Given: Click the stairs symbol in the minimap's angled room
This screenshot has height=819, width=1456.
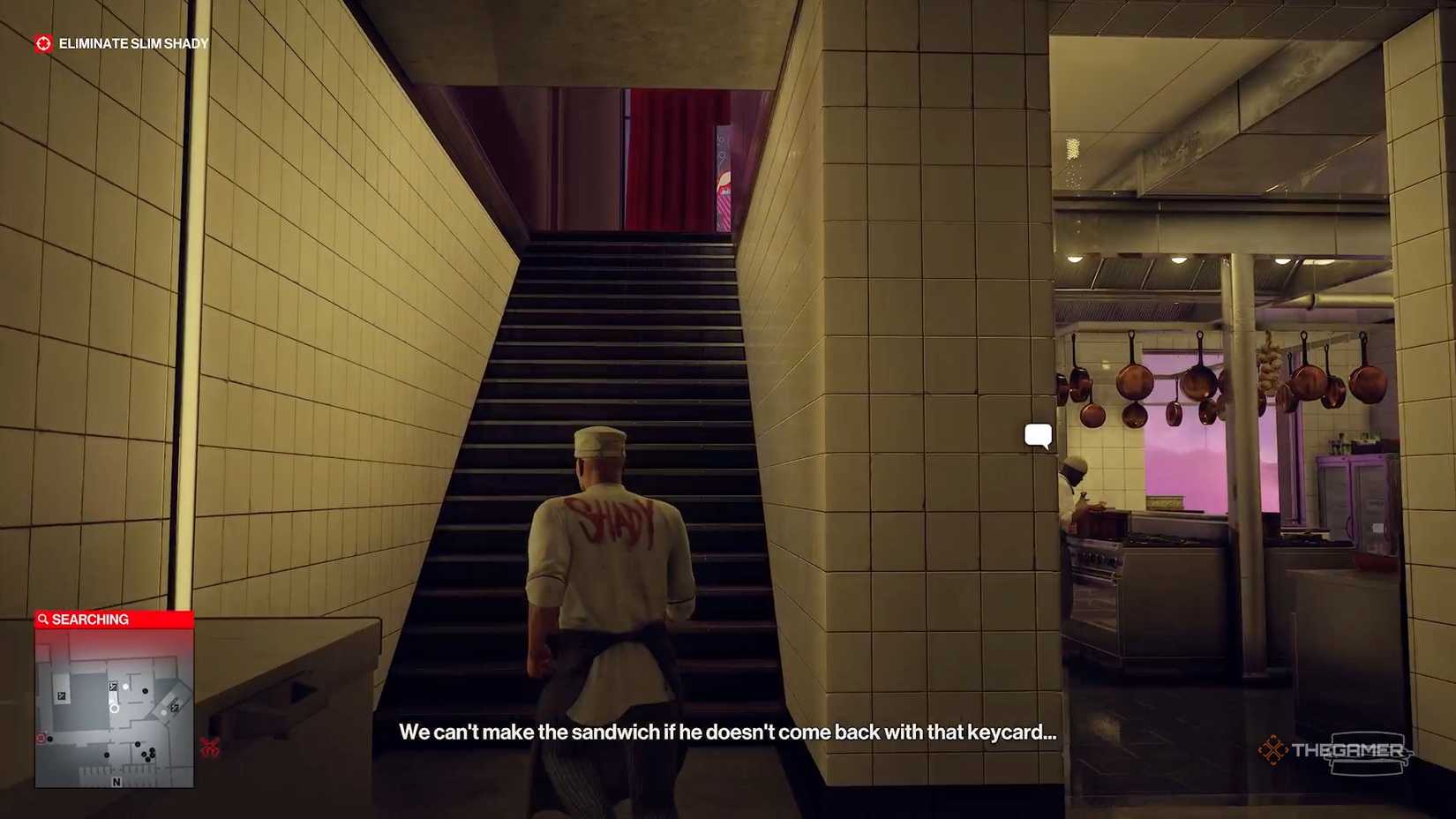Looking at the screenshot, I should point(175,708).
